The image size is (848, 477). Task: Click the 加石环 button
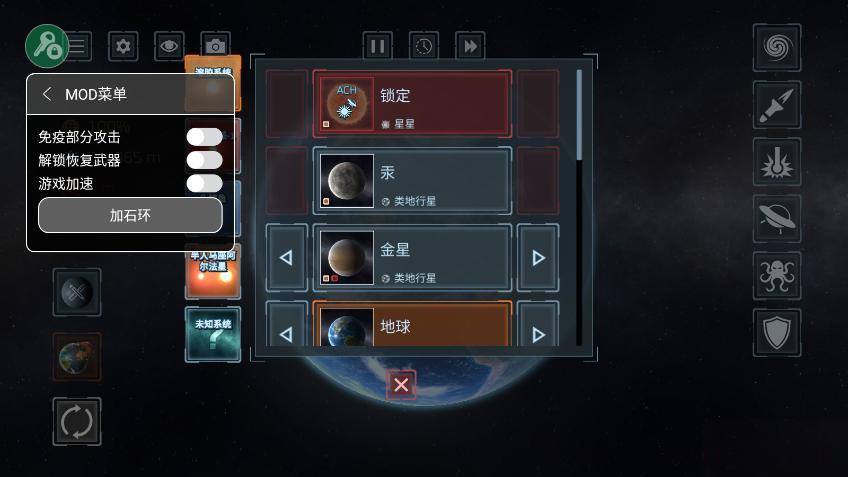(x=130, y=215)
